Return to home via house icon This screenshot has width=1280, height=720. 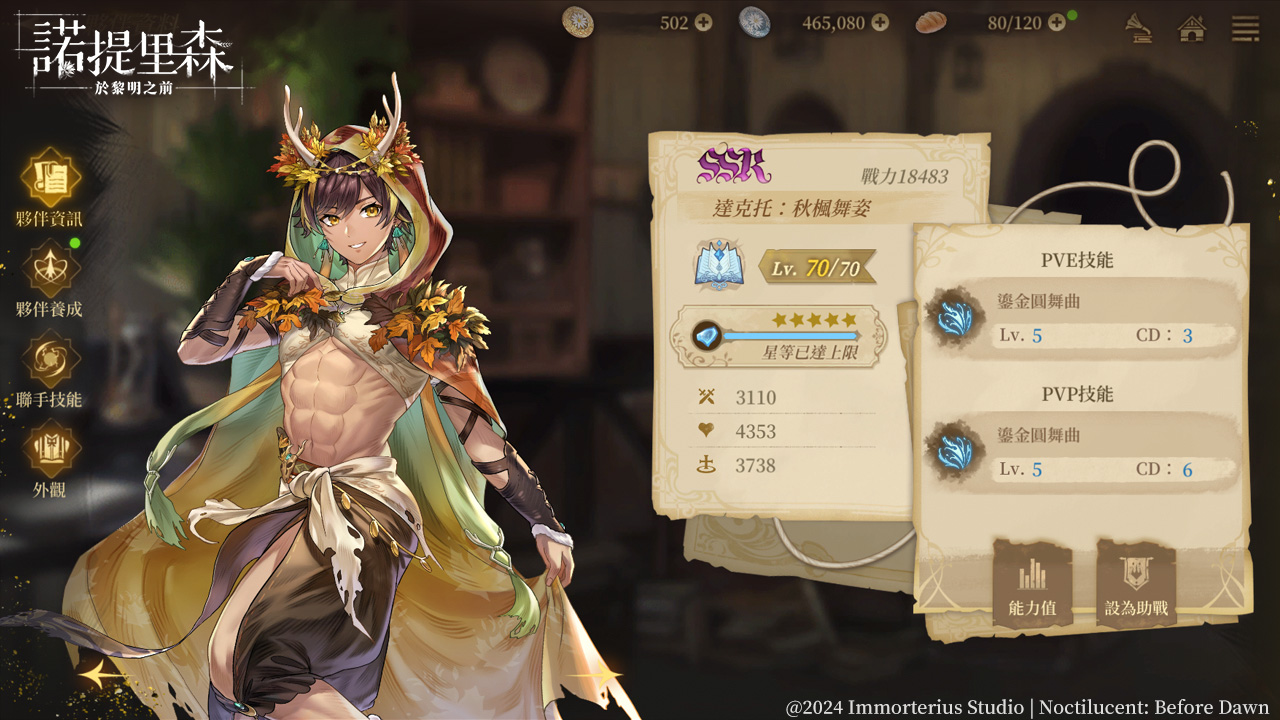[x=1192, y=27]
